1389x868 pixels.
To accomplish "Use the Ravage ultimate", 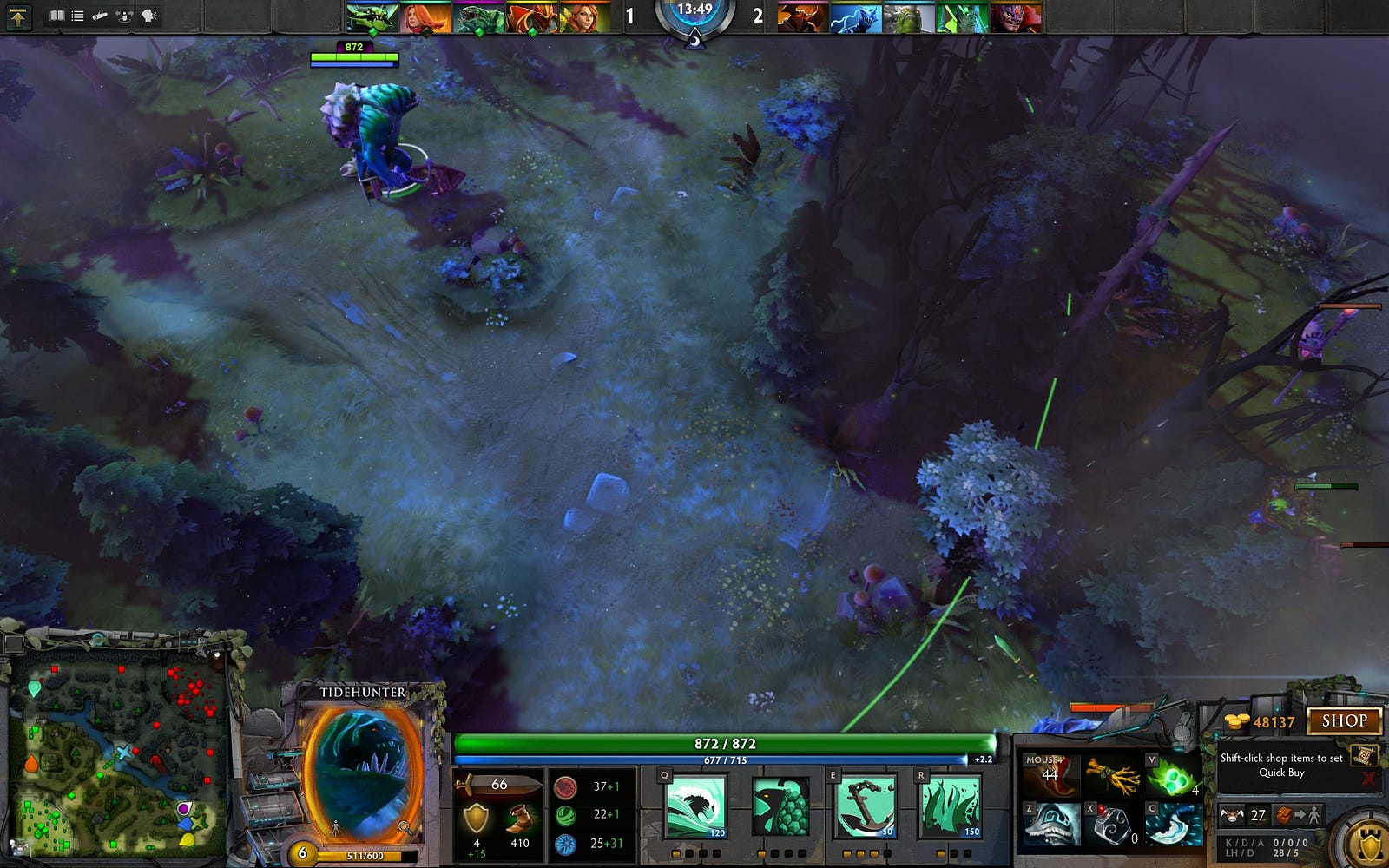I will click(x=949, y=807).
